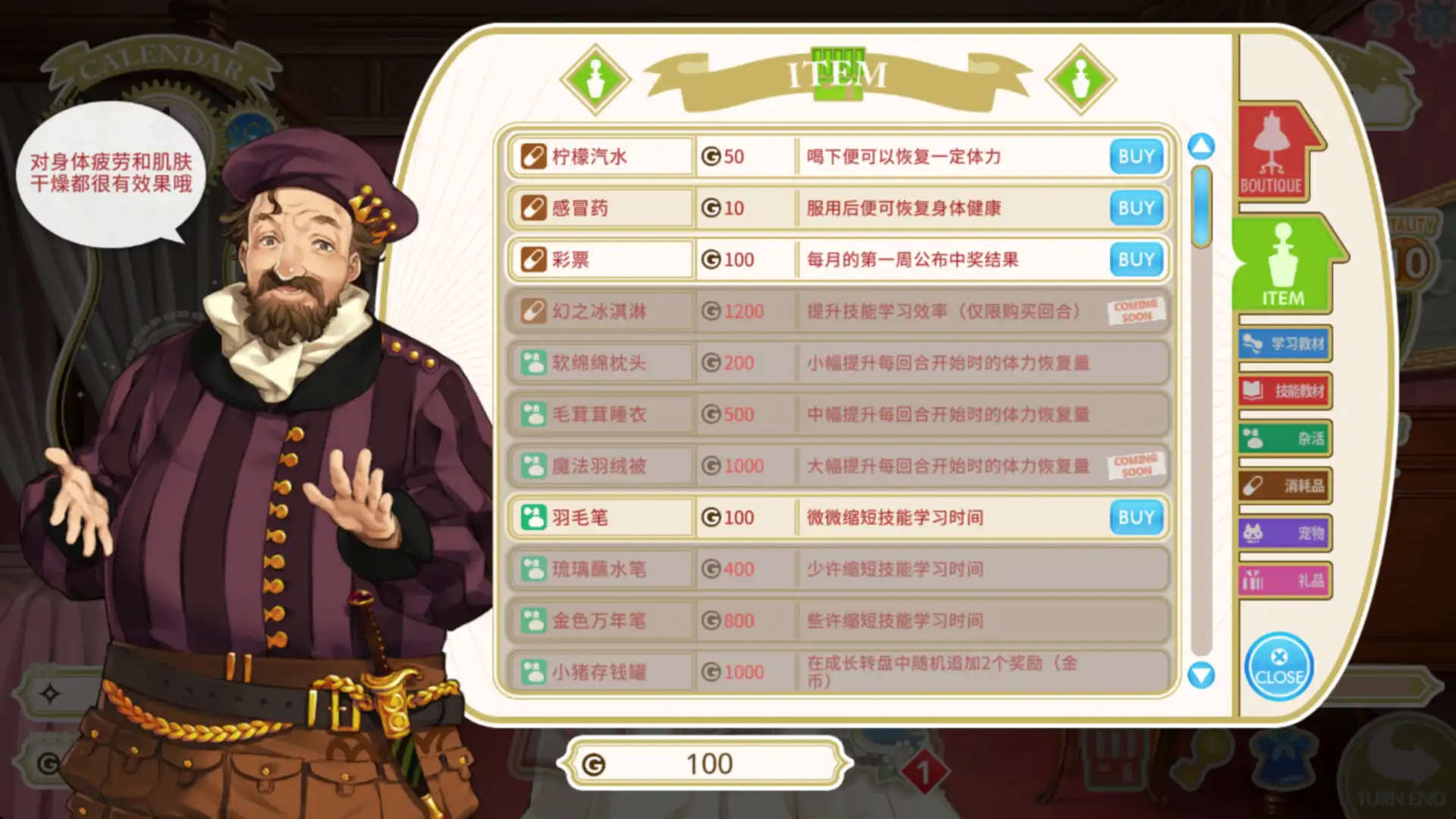Buy the 彩票 lottery ticket

(x=1135, y=259)
